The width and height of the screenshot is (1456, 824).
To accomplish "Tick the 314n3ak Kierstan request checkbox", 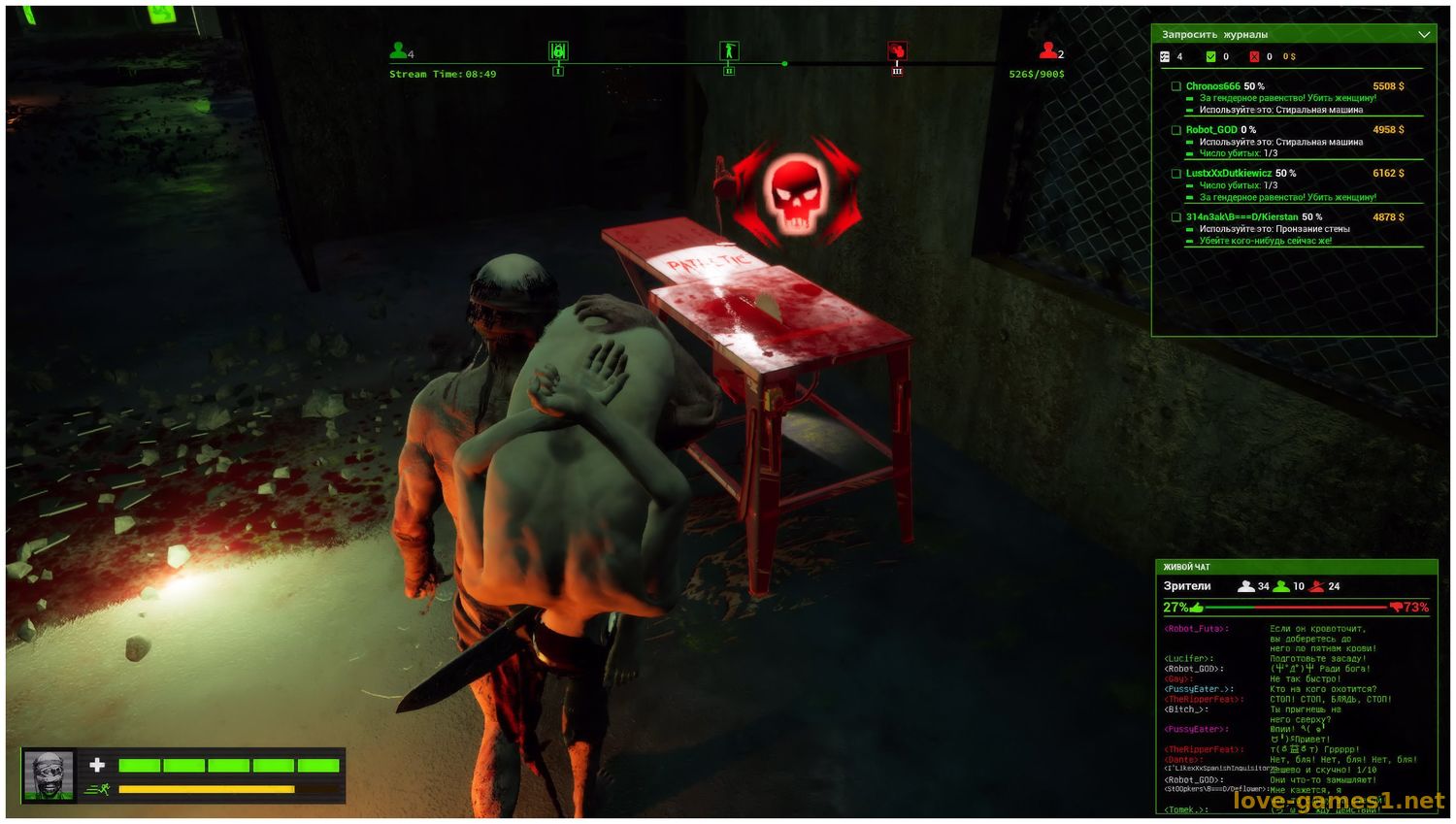I will pos(1176,217).
